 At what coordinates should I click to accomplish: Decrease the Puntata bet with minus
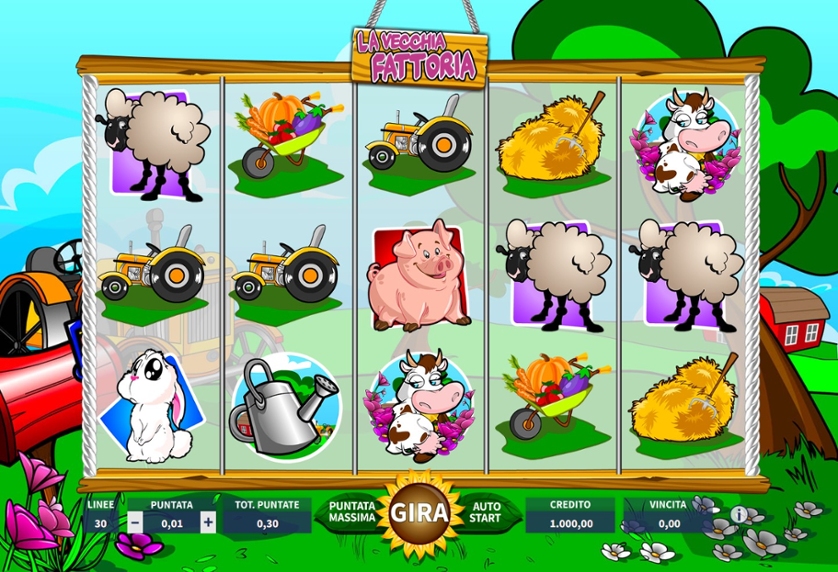tap(135, 522)
